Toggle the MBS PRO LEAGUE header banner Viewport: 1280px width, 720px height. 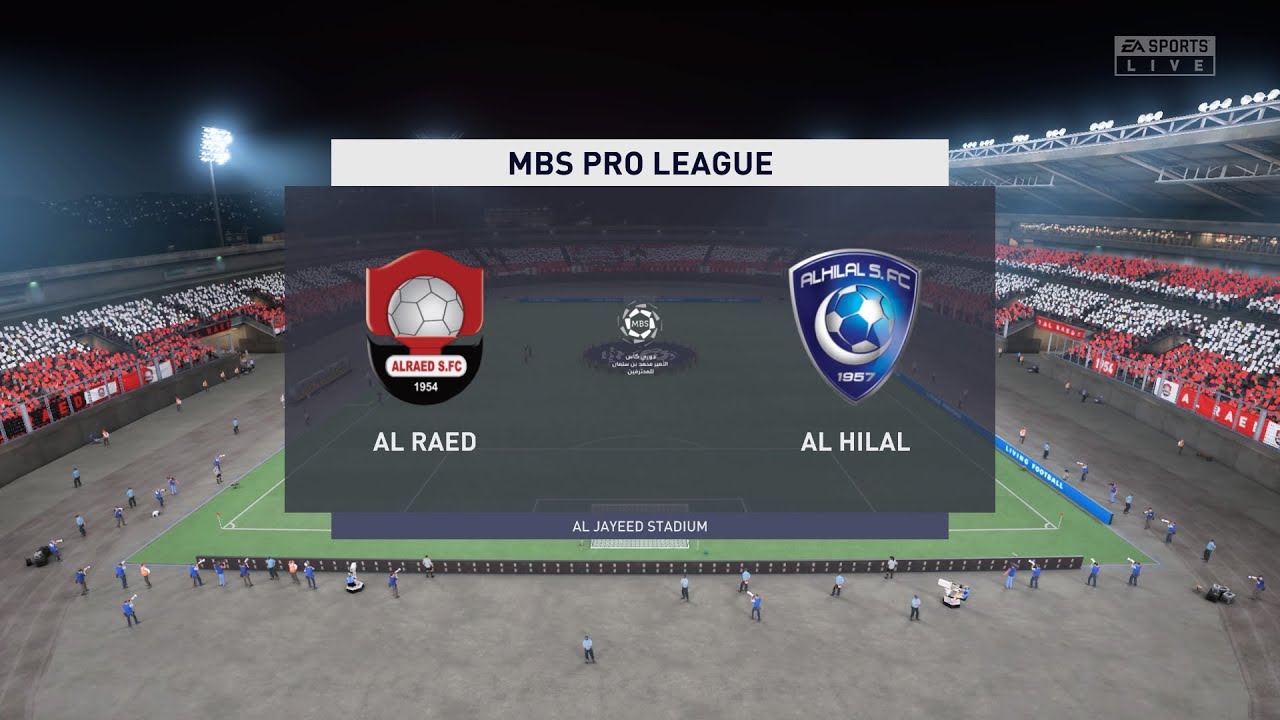pos(640,159)
